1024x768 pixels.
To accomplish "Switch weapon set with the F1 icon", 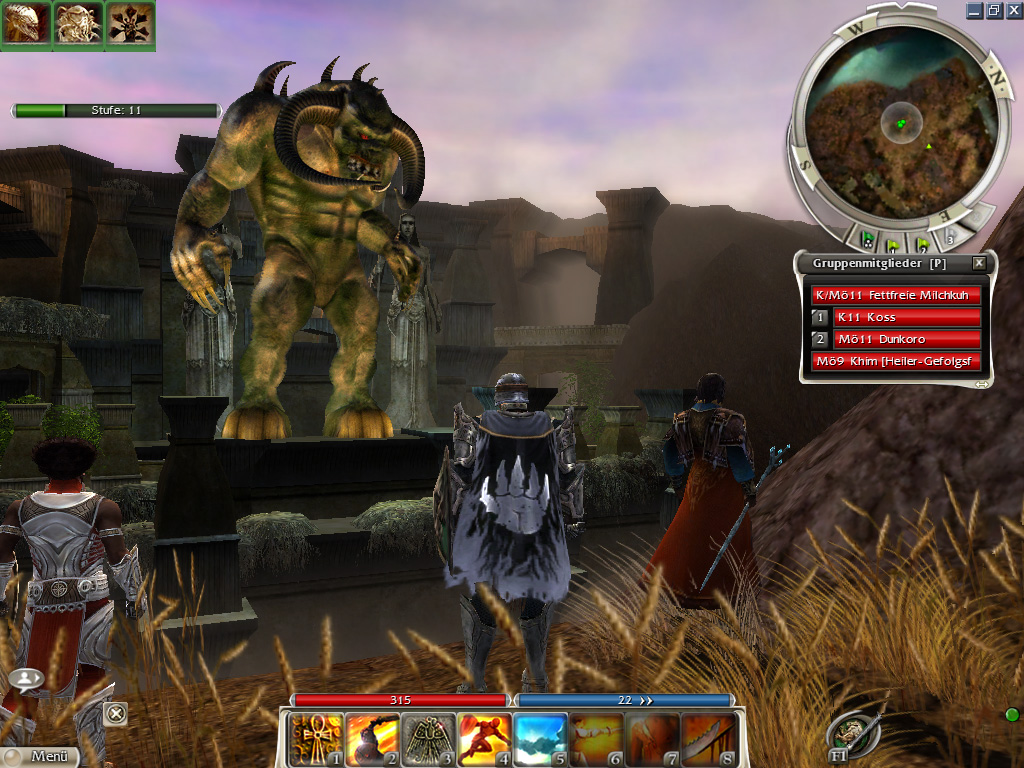I will tap(852, 735).
